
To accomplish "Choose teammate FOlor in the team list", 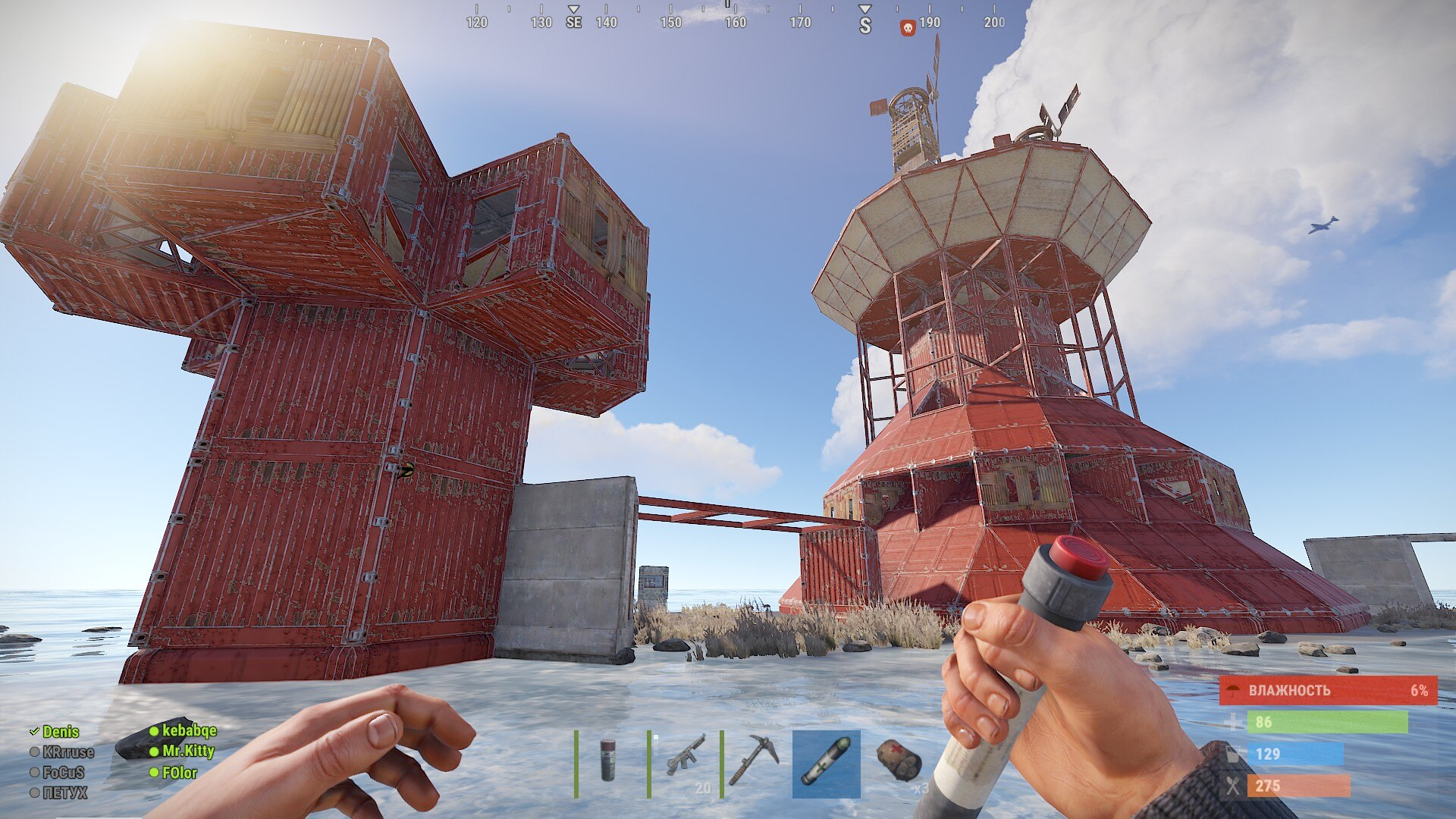I will coord(180,773).
